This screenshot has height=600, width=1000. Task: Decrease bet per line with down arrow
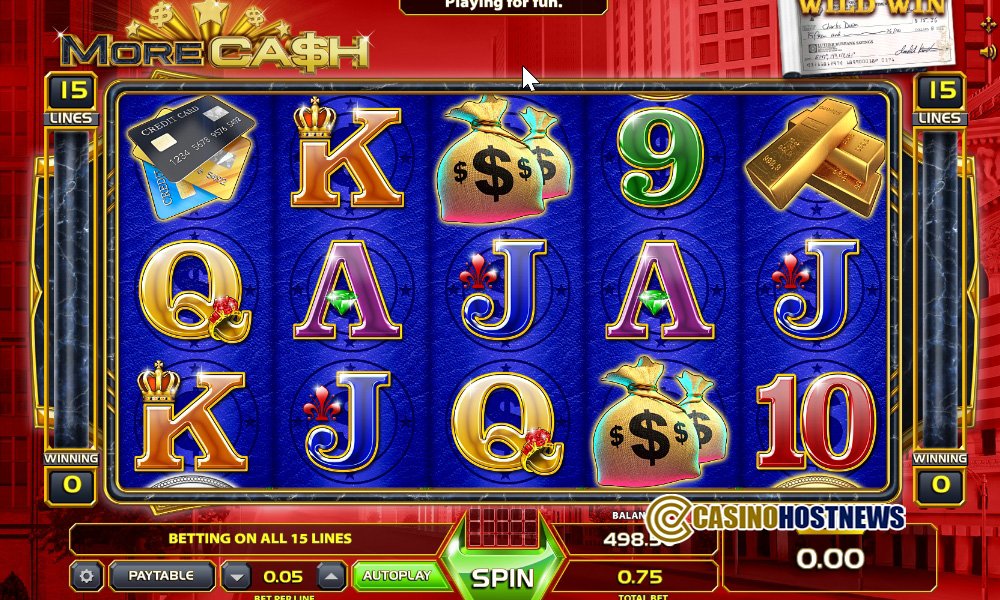coord(236,576)
